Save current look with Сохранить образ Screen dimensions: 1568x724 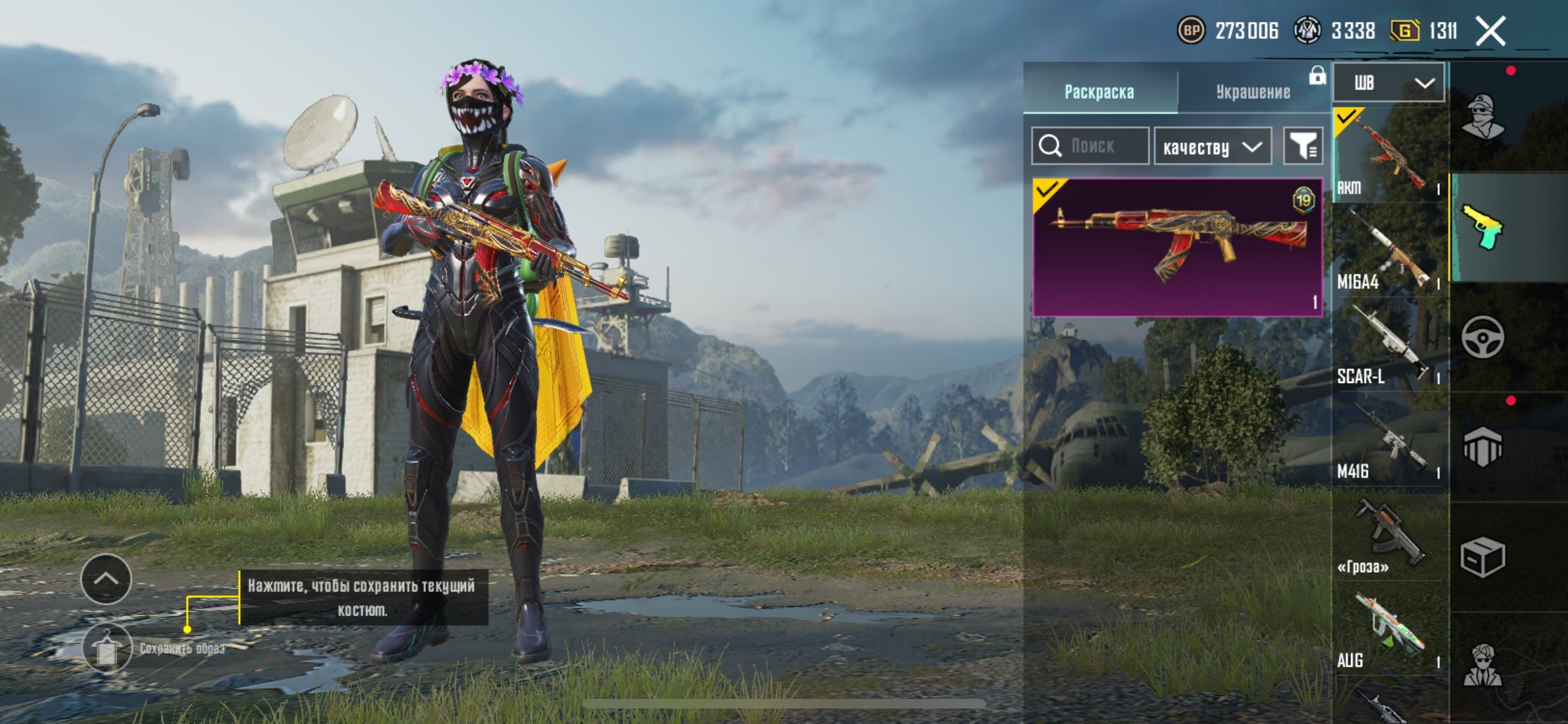point(107,648)
